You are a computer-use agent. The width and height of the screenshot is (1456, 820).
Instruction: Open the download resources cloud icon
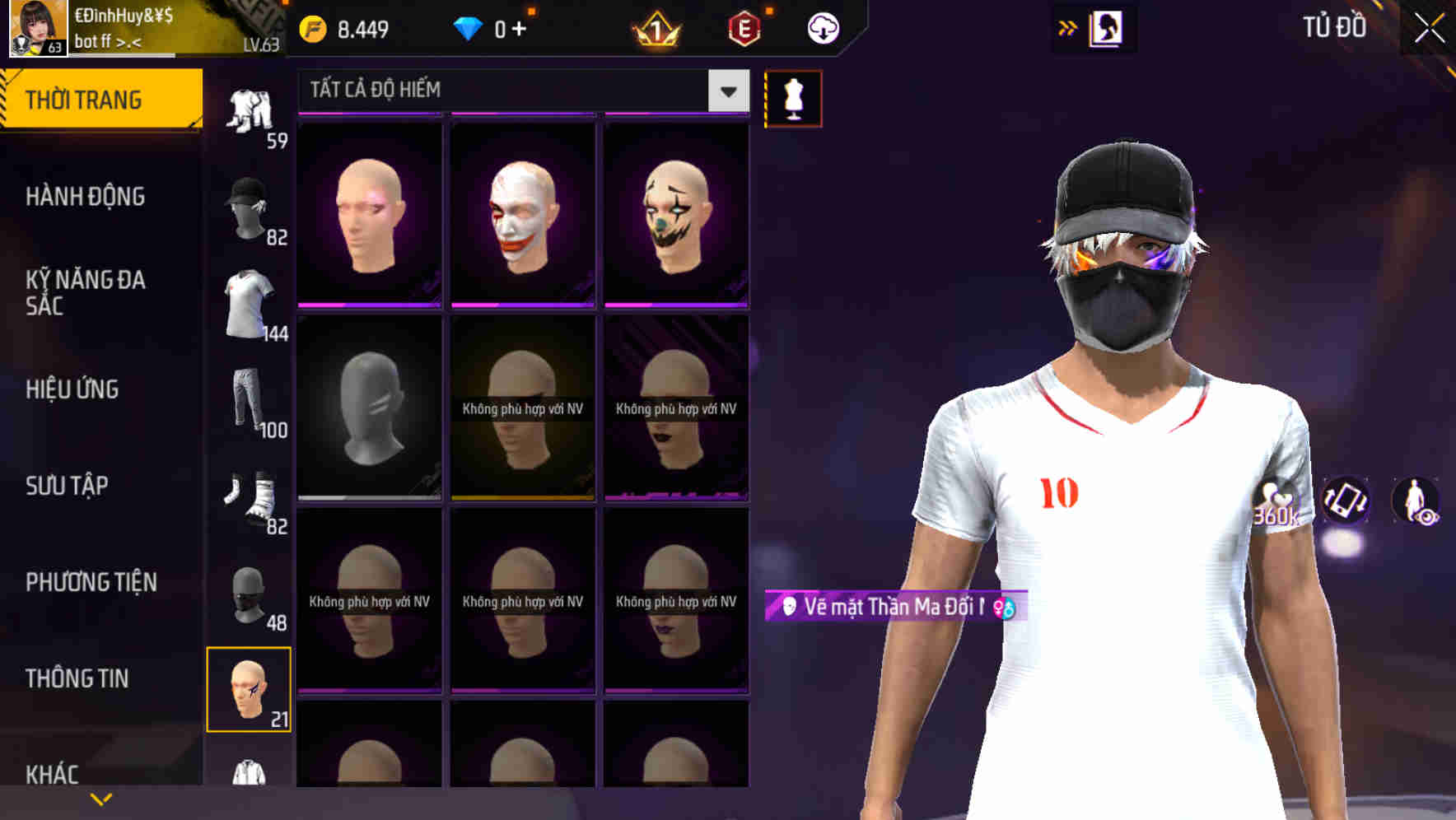tap(821, 27)
